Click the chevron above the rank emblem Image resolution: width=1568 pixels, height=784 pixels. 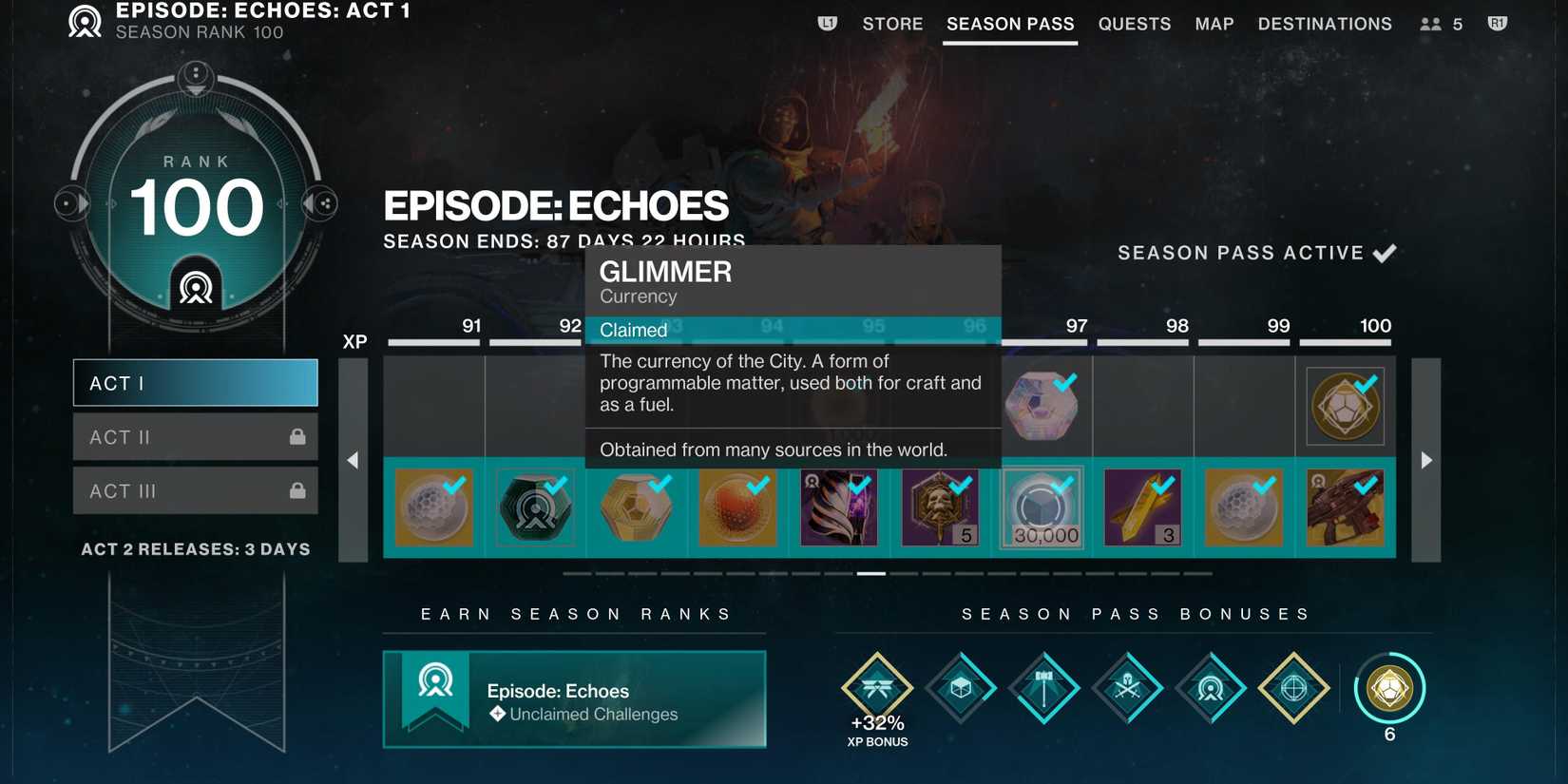click(196, 80)
